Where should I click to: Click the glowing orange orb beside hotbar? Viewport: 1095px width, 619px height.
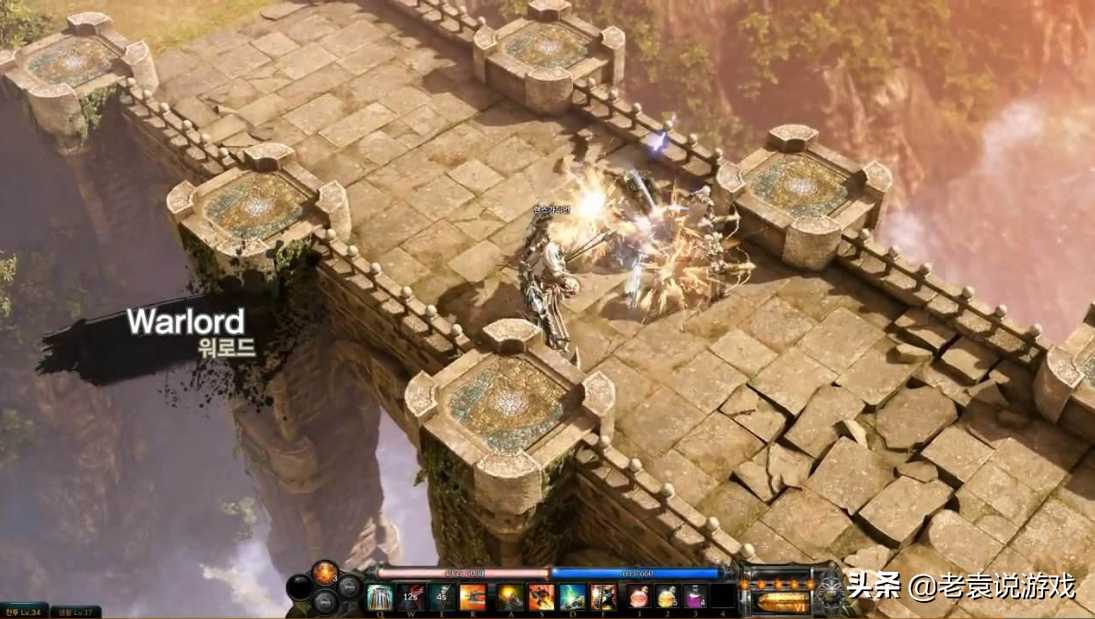[325, 573]
